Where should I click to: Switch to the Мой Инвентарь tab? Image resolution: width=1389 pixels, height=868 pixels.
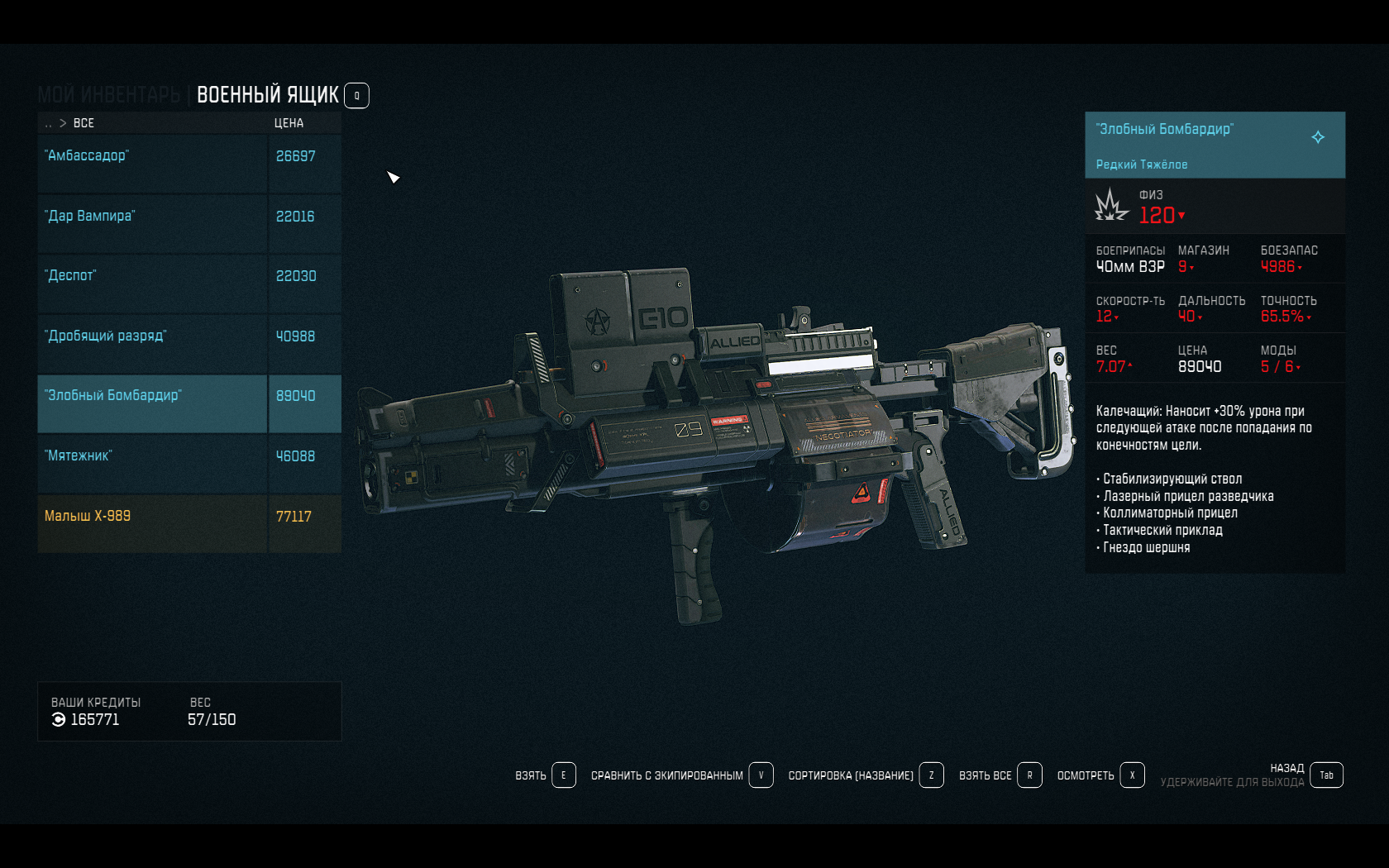coord(108,95)
